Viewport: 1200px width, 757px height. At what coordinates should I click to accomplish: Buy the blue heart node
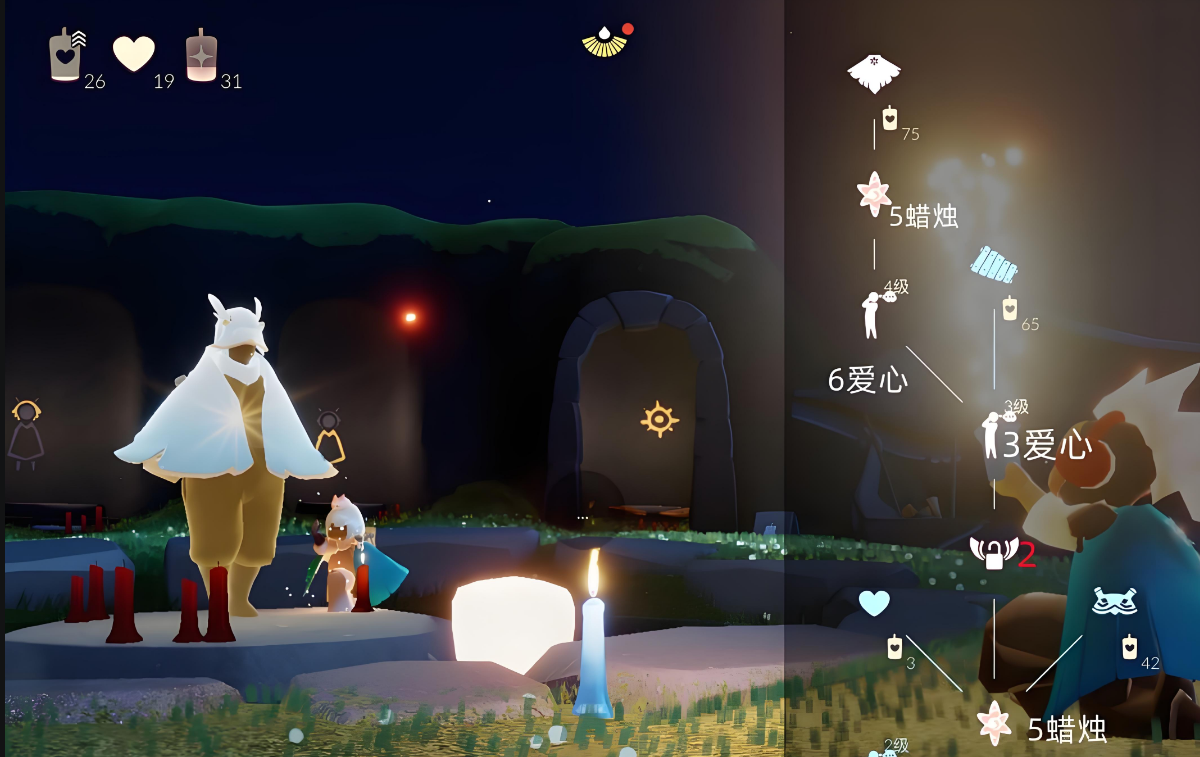point(874,603)
